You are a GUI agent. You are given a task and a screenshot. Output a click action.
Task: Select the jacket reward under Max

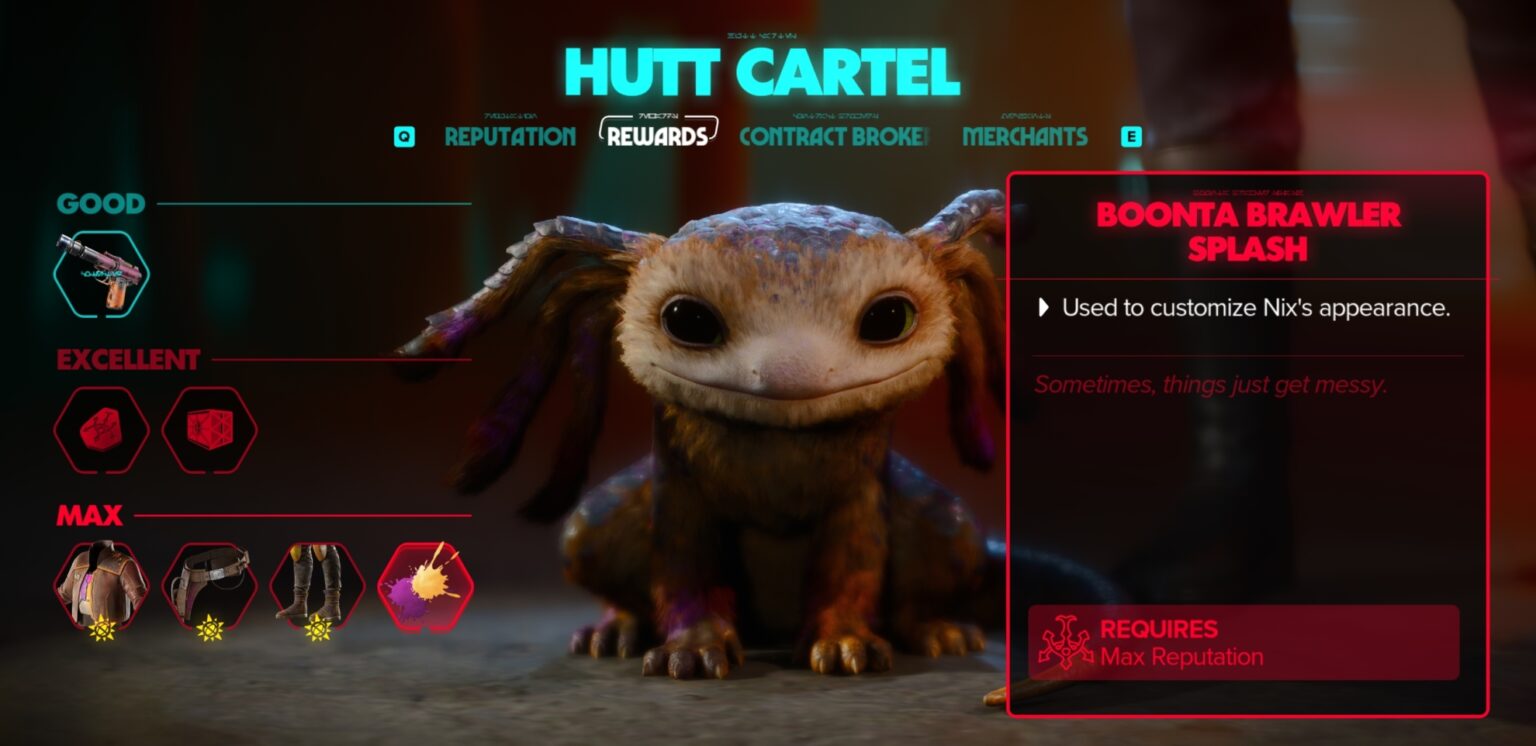point(101,586)
